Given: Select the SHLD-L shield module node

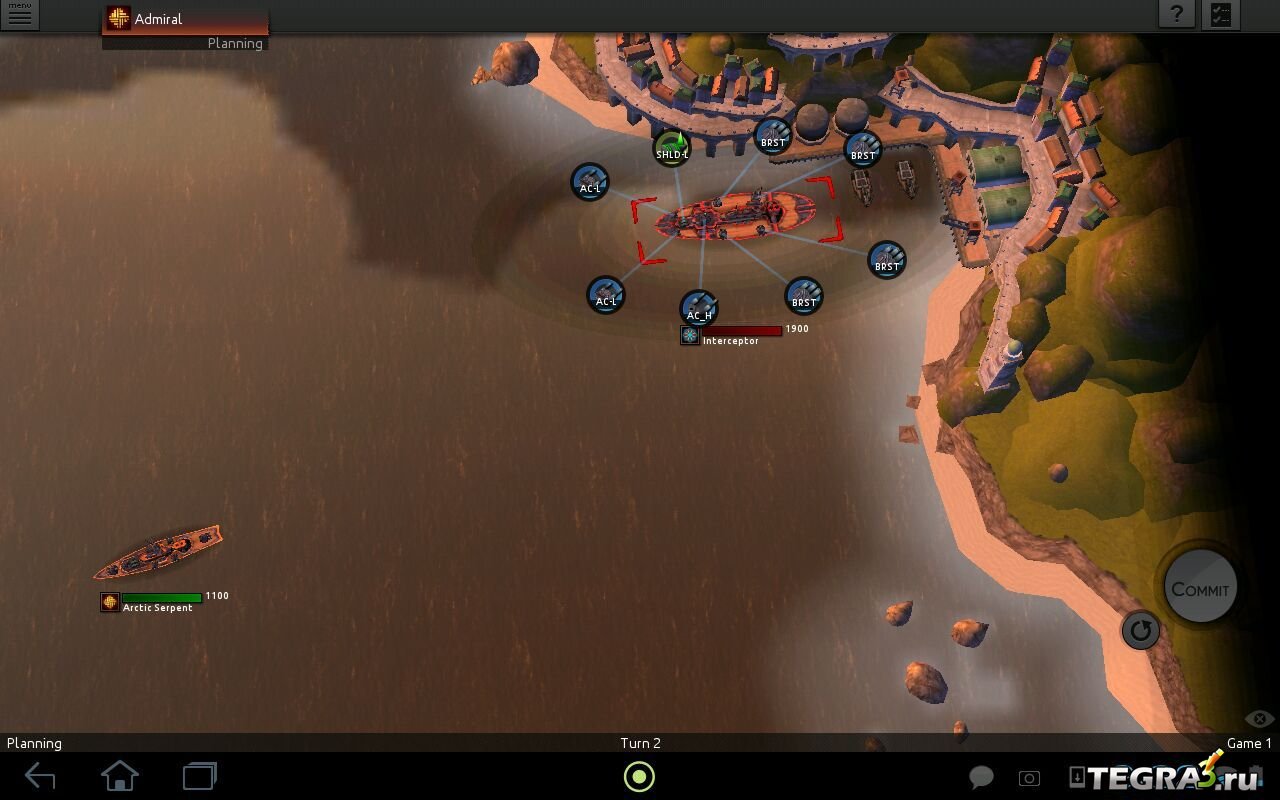Looking at the screenshot, I should tap(672, 150).
